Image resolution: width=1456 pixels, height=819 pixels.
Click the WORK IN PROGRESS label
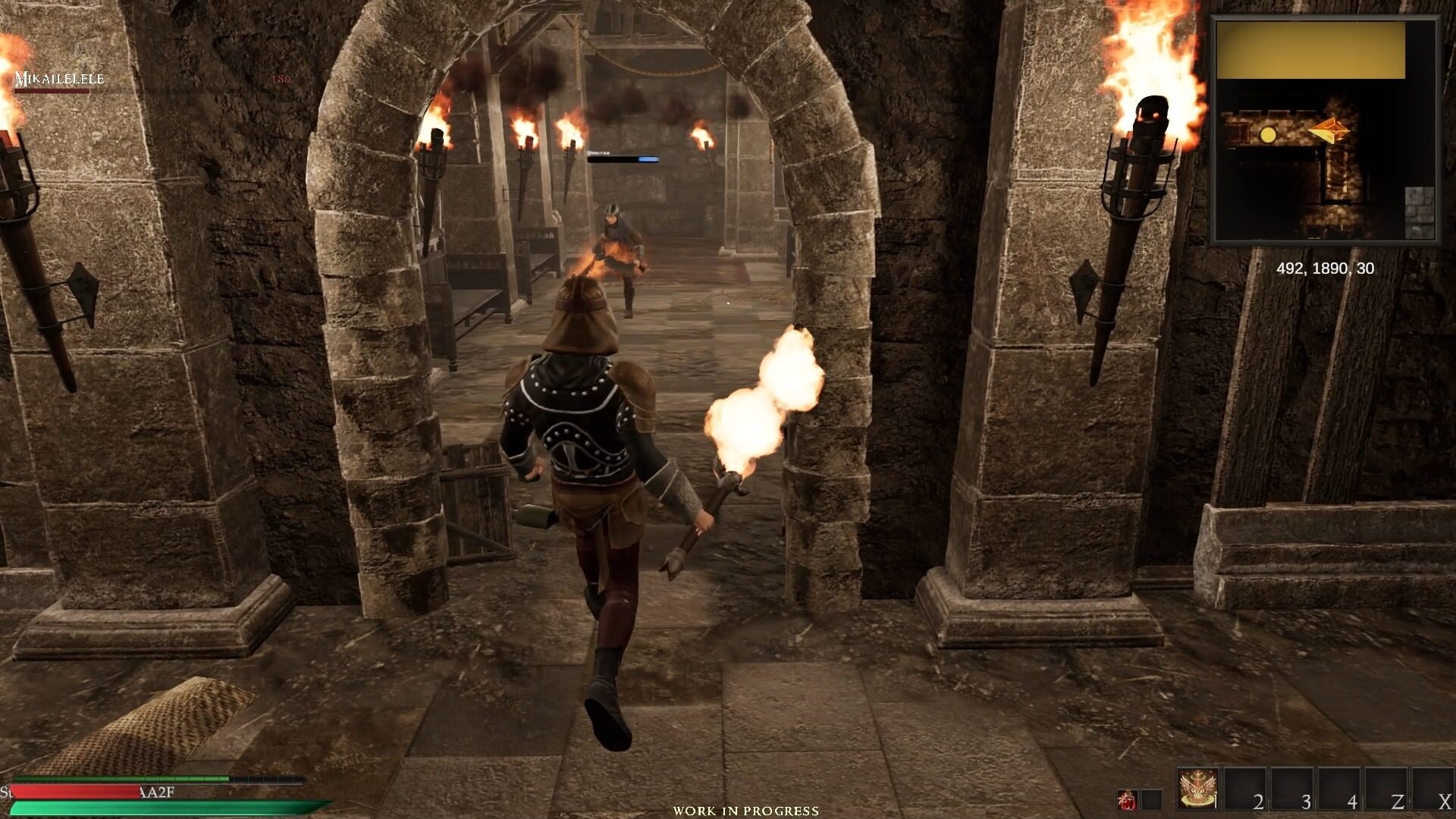745,811
